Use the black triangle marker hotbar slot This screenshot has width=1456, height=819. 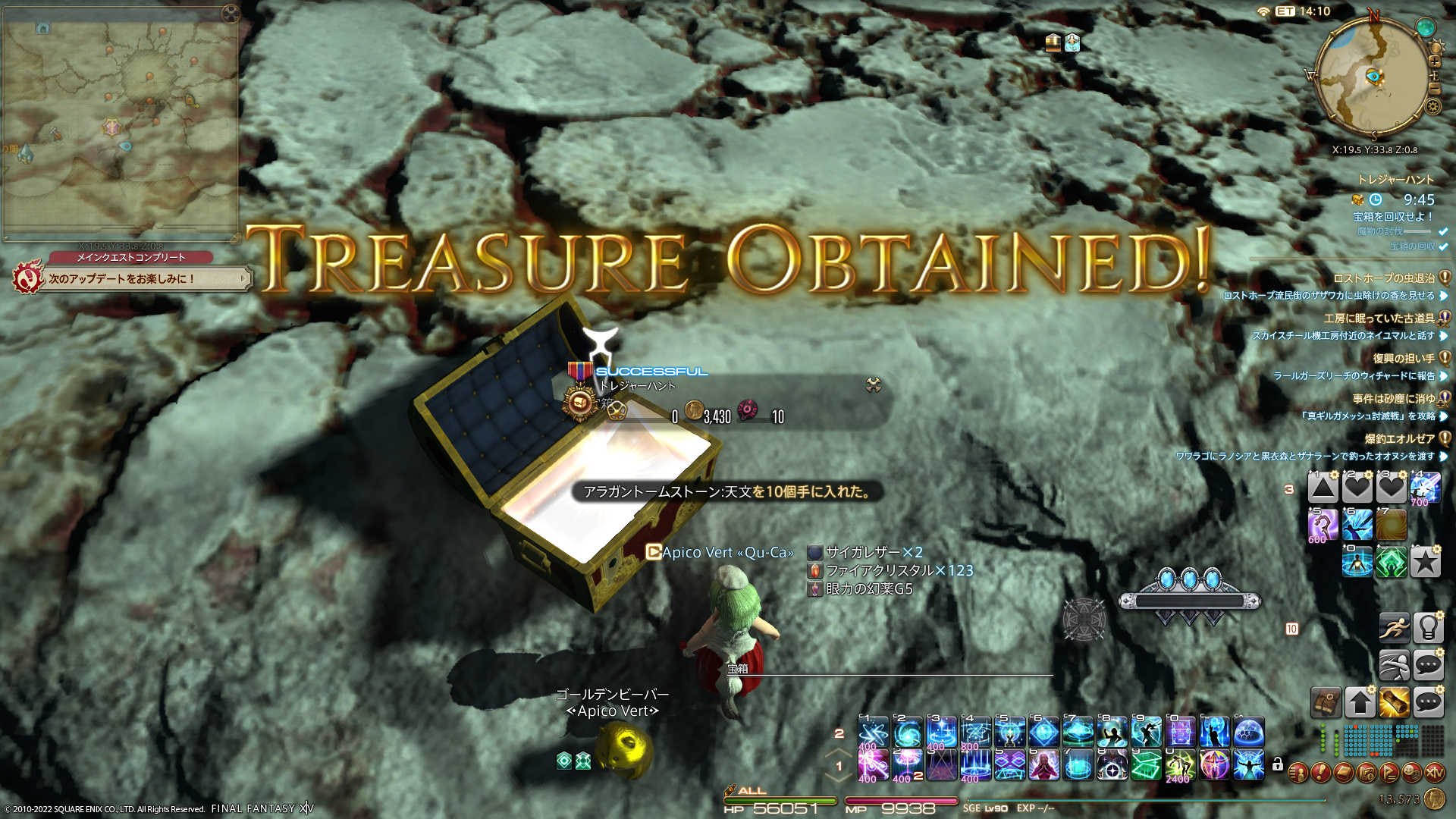[1323, 487]
